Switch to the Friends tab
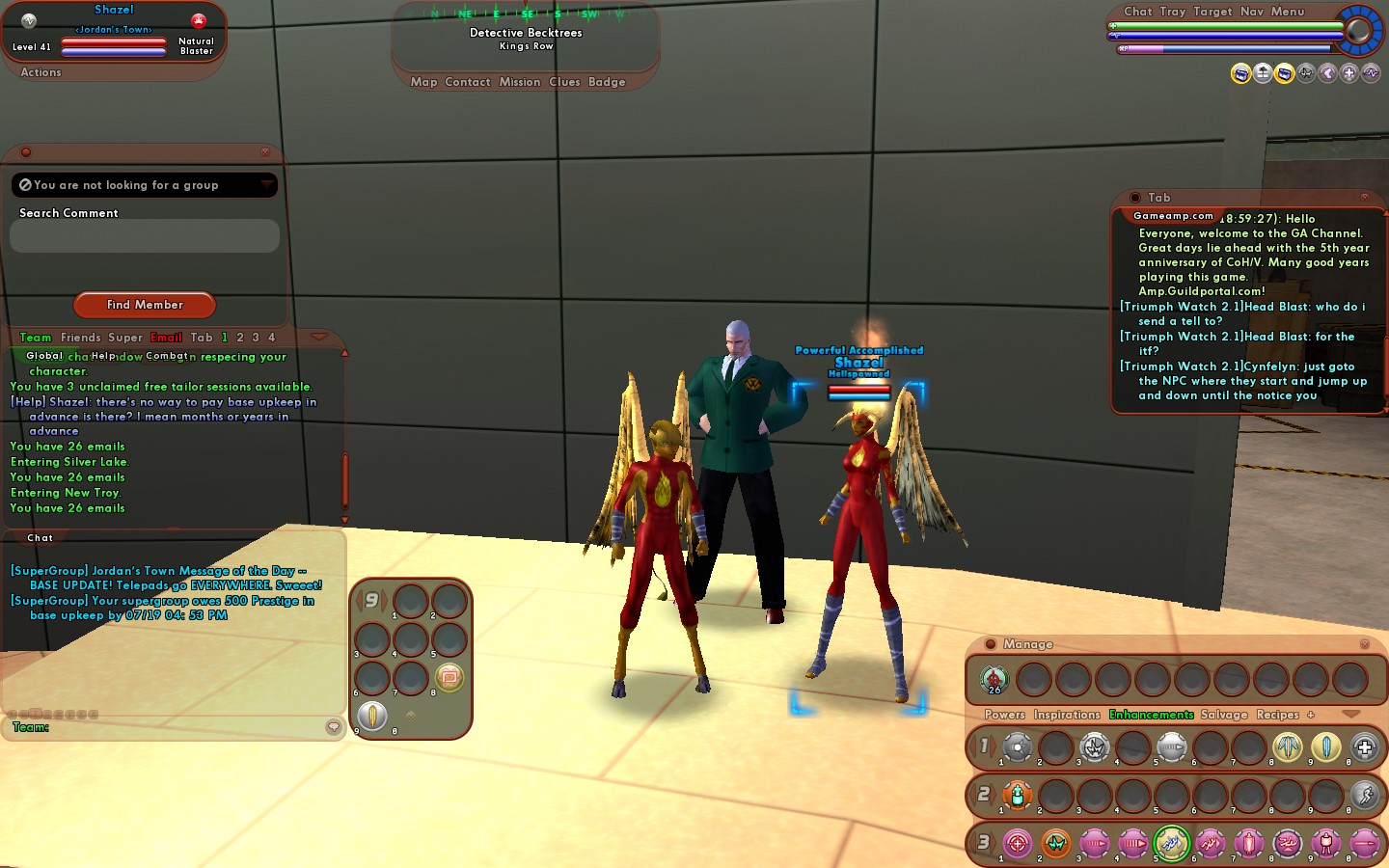 tap(80, 338)
